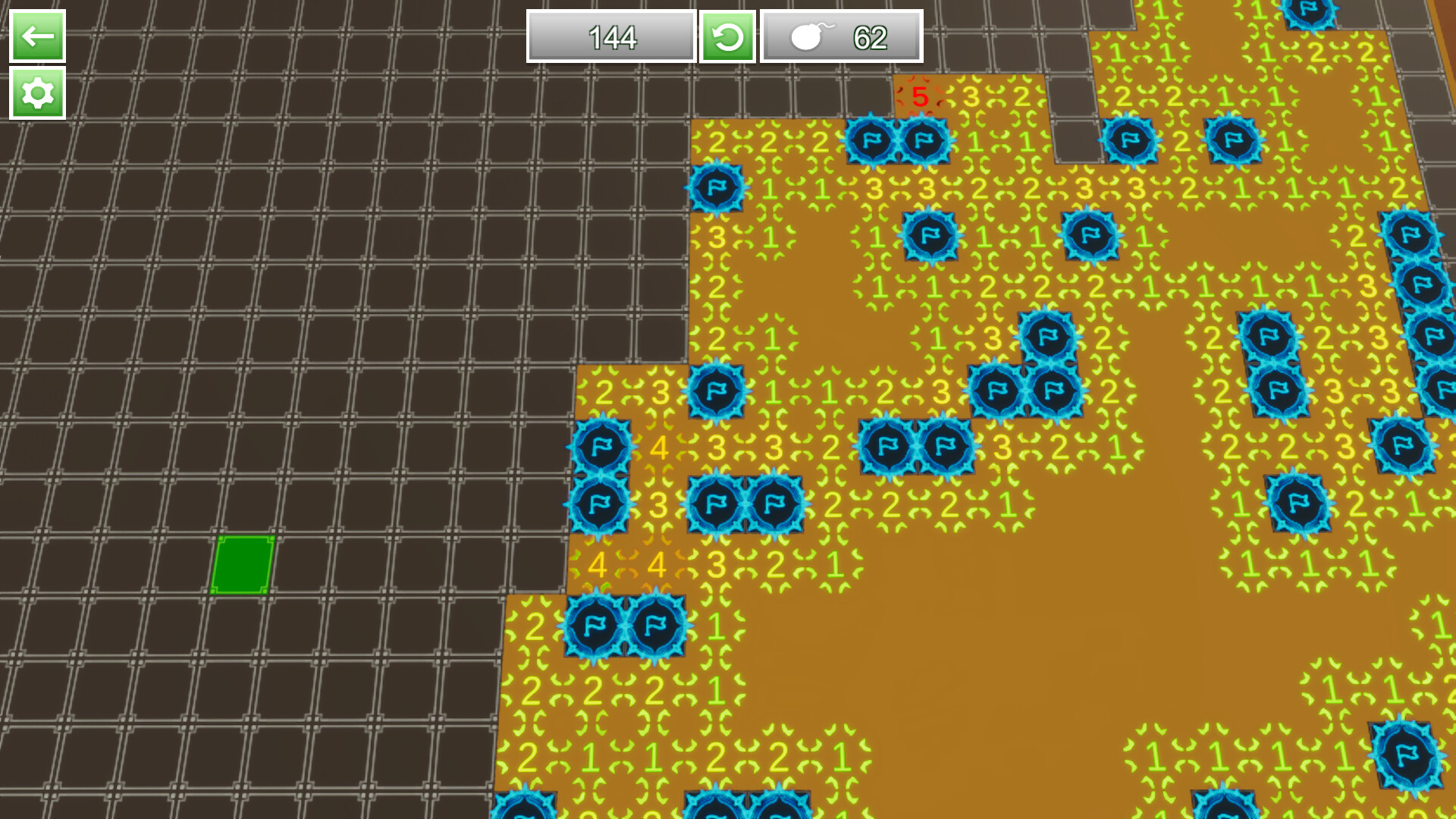The image size is (1456, 819).
Task: Click the timer showing 144
Action: point(610,36)
